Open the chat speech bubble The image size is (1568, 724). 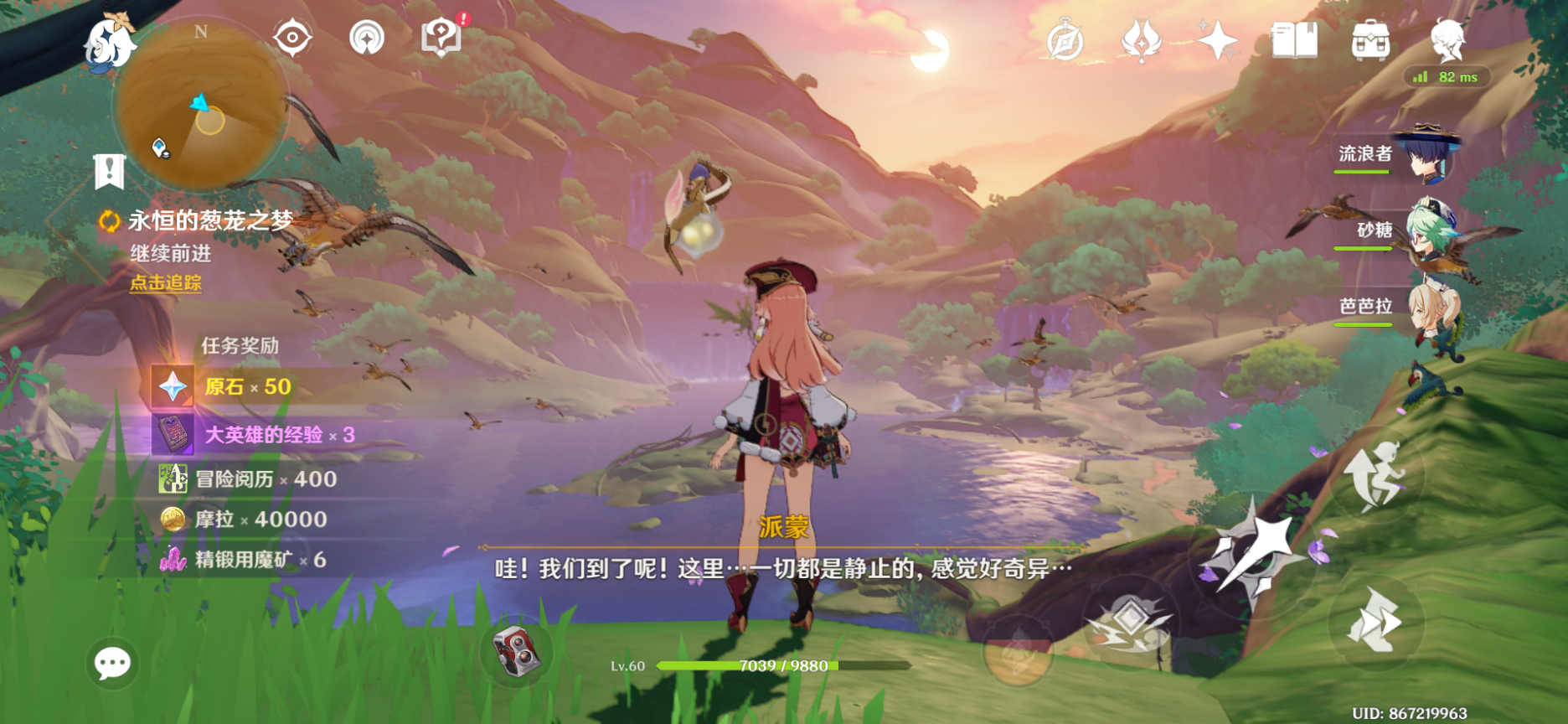(112, 664)
